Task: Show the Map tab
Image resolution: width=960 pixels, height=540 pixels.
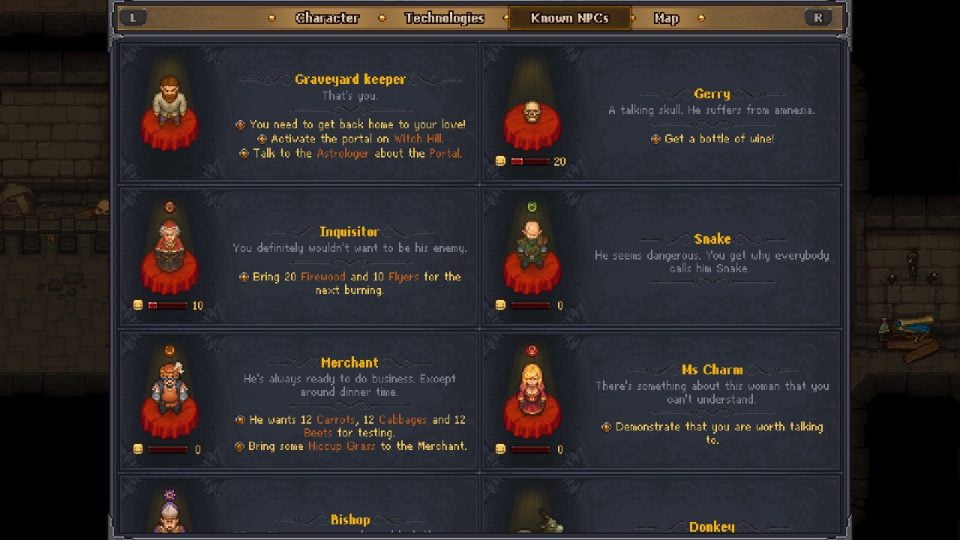Action: click(x=666, y=18)
